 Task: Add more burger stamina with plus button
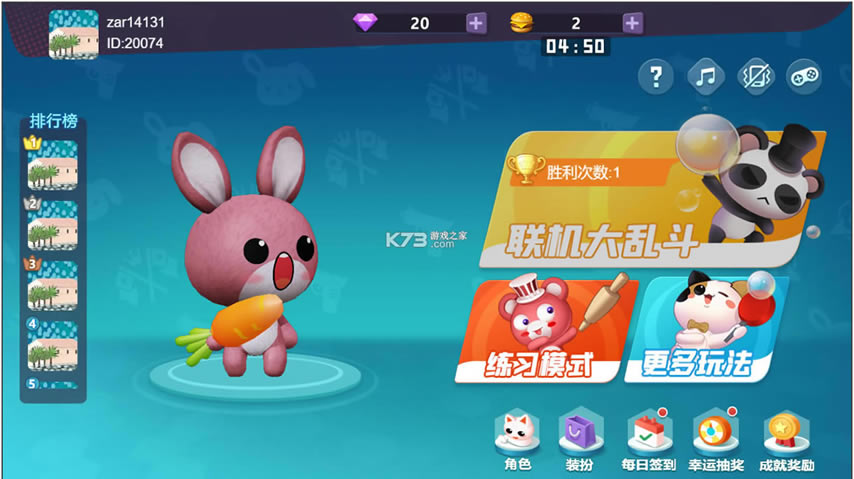(x=632, y=23)
